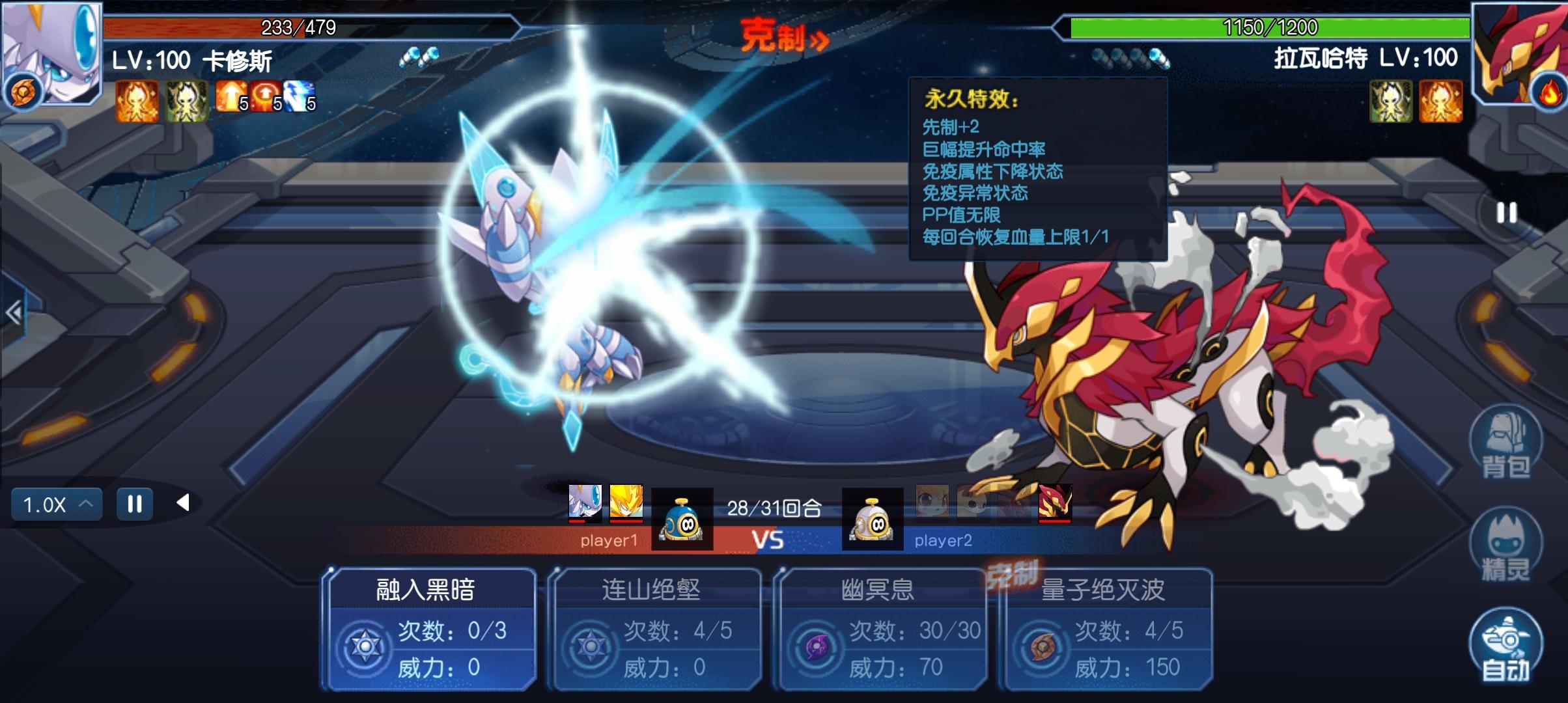Viewport: 1568px width, 703px height.
Task: Toggle 自动 auto battle
Action: [x=1505, y=646]
